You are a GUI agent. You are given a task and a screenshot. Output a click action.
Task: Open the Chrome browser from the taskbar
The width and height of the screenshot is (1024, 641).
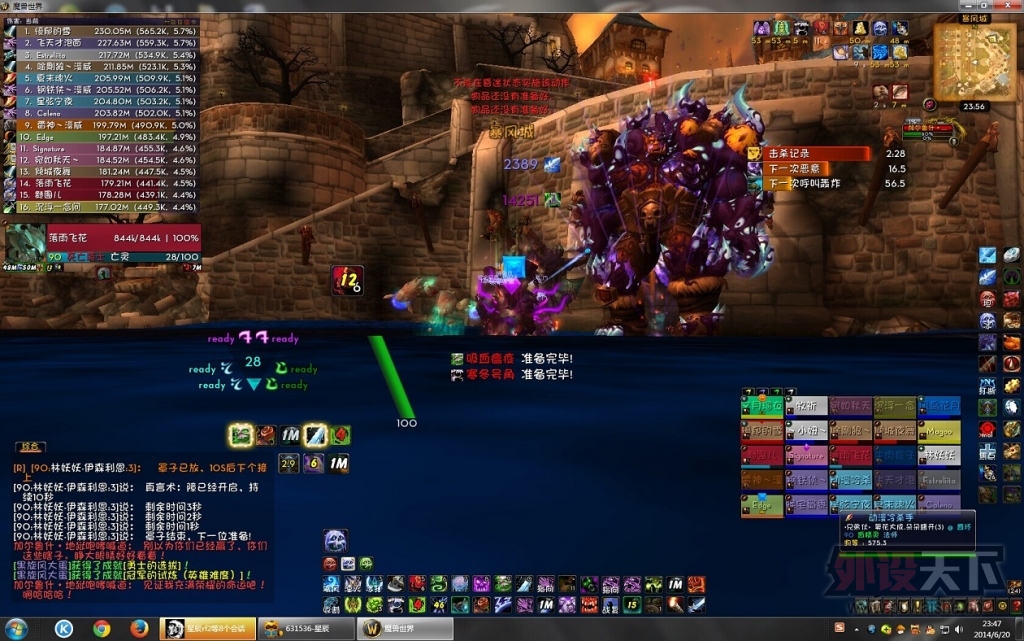point(101,628)
